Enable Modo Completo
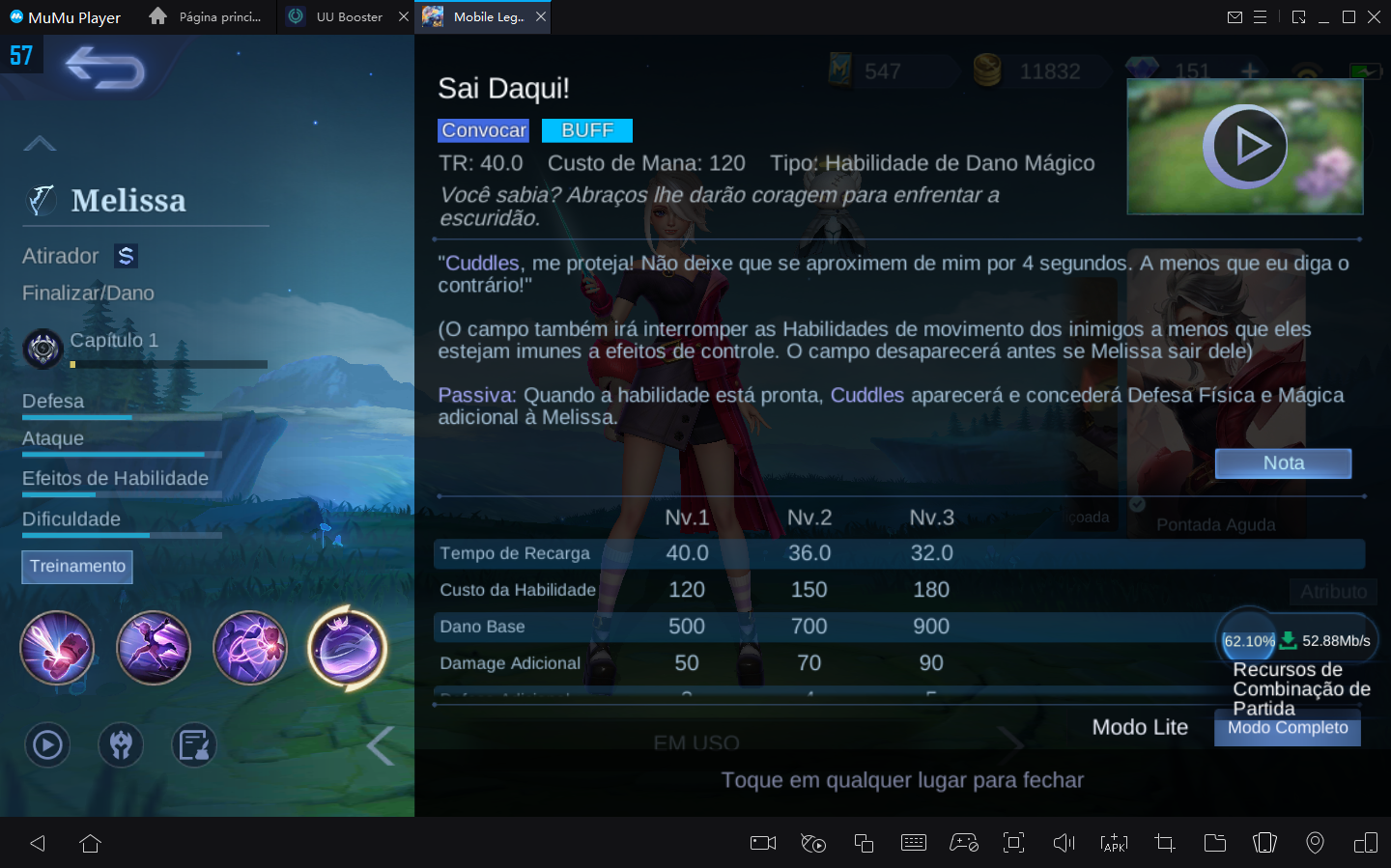This screenshot has height=868, width=1391. tap(1287, 728)
